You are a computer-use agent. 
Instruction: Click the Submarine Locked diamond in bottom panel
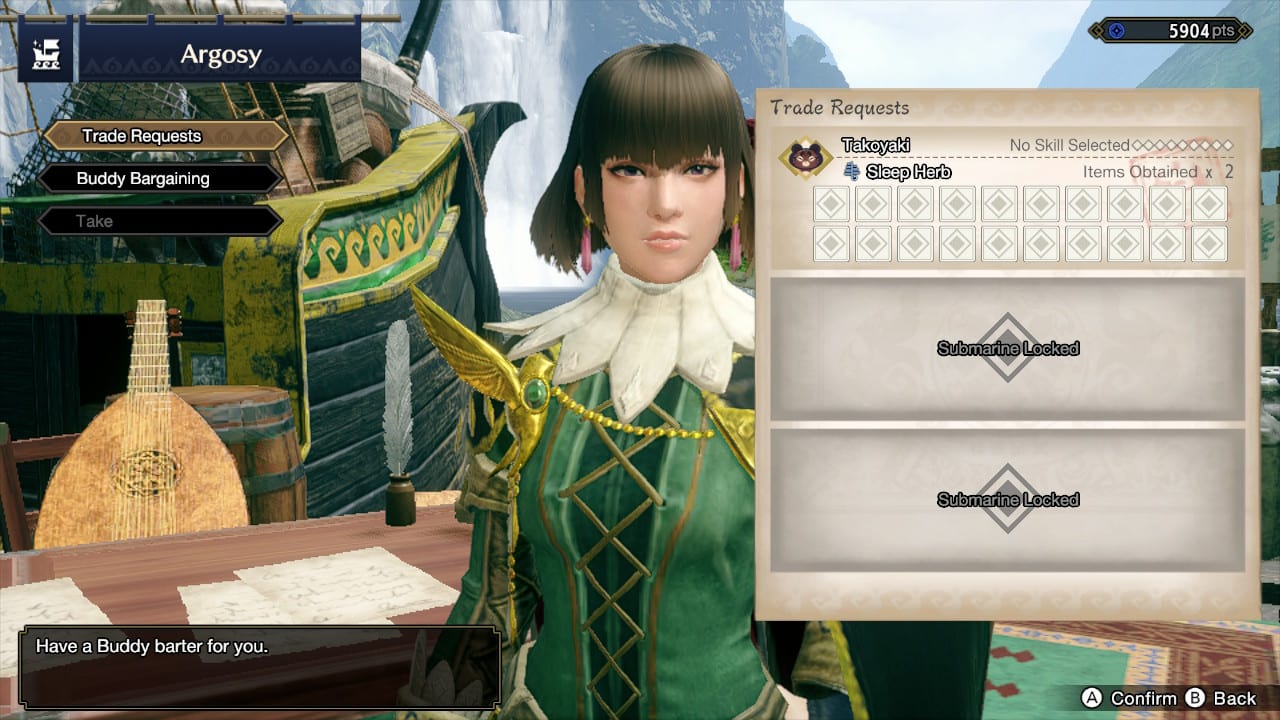(1007, 499)
